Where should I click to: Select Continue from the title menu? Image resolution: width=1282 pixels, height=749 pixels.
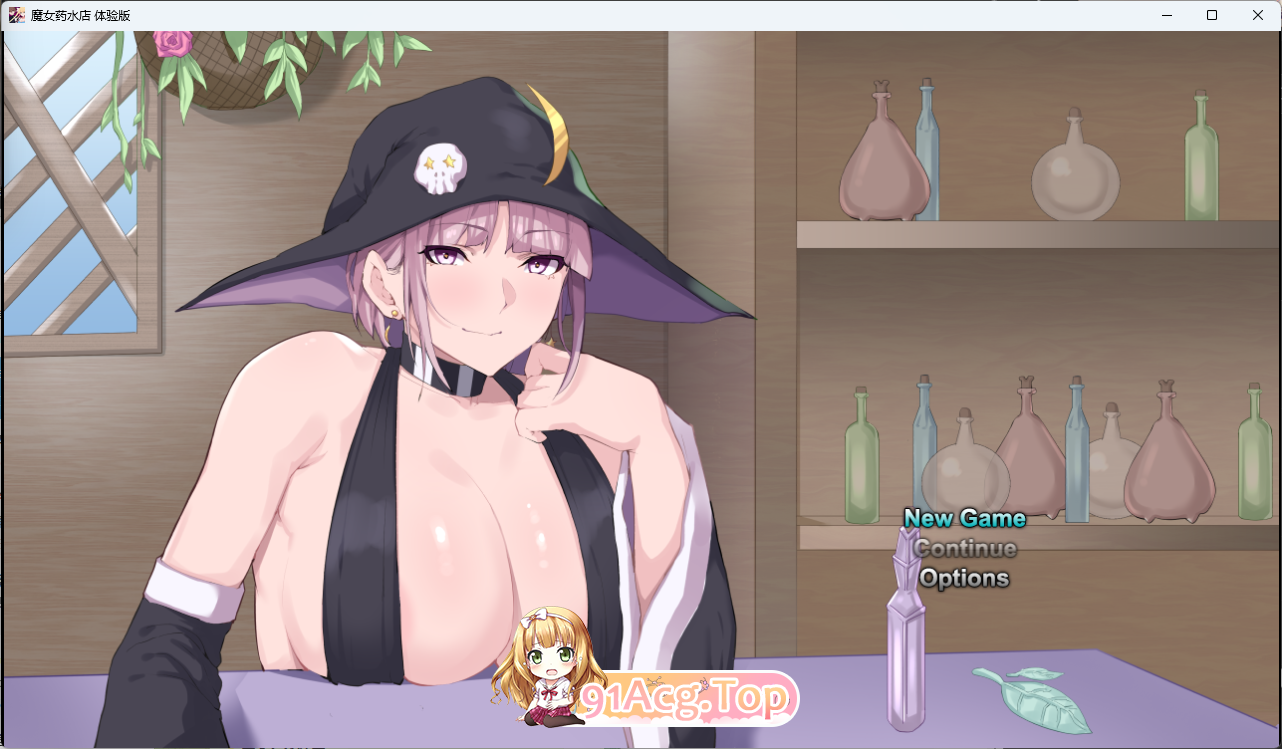pyautogui.click(x=963, y=548)
